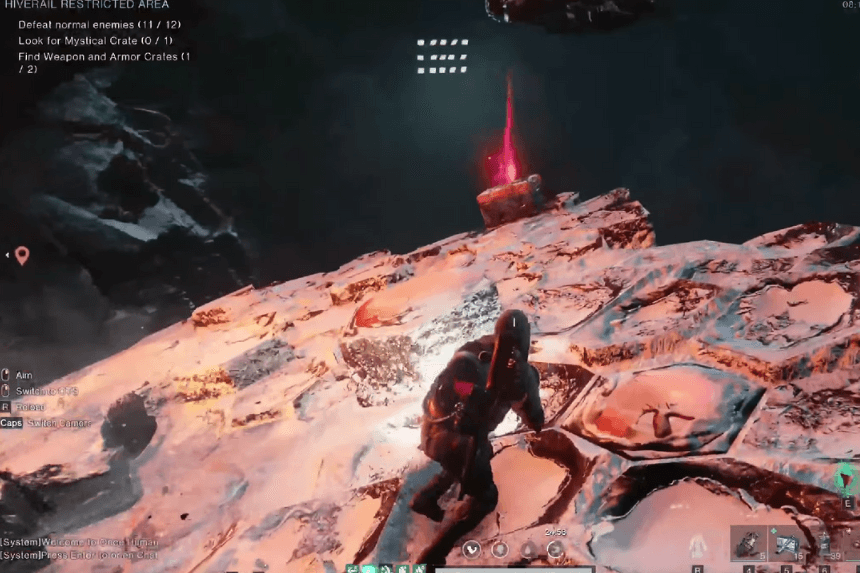The height and width of the screenshot is (573, 860).
Task: Click the red map pin marker
Action: [x=22, y=255]
